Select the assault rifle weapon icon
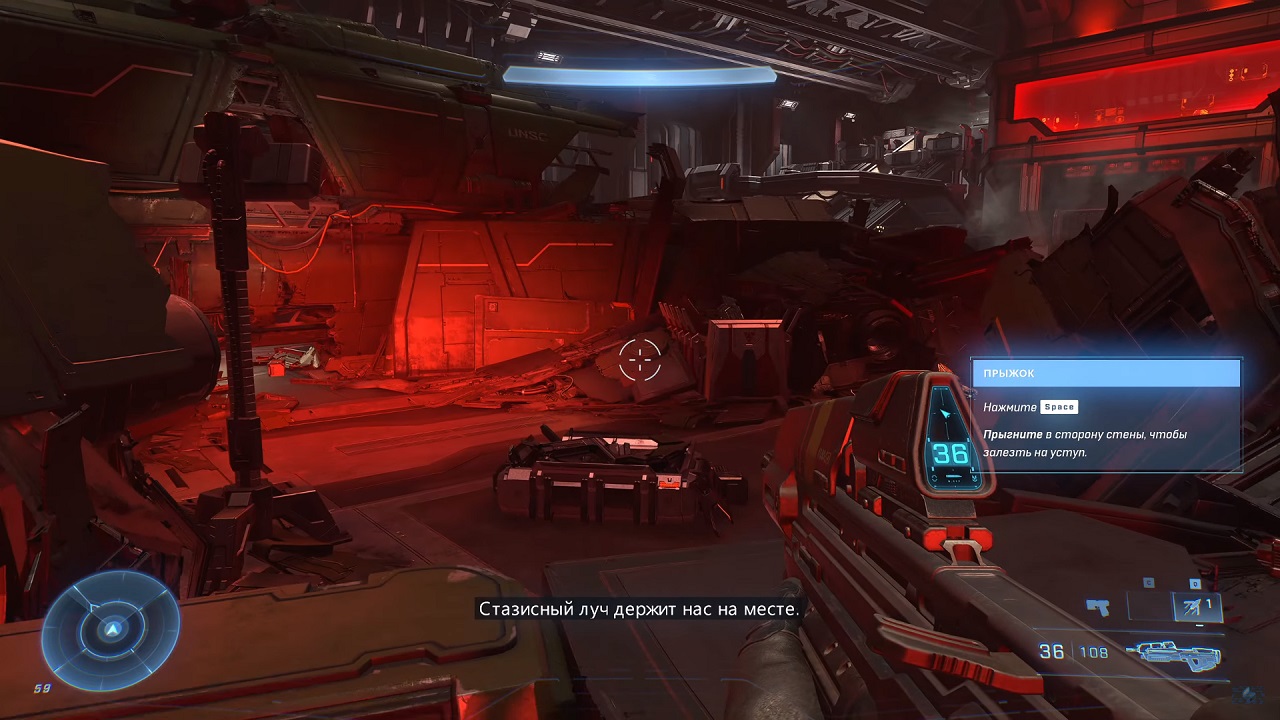This screenshot has height=720, width=1280. pyautogui.click(x=1171, y=652)
